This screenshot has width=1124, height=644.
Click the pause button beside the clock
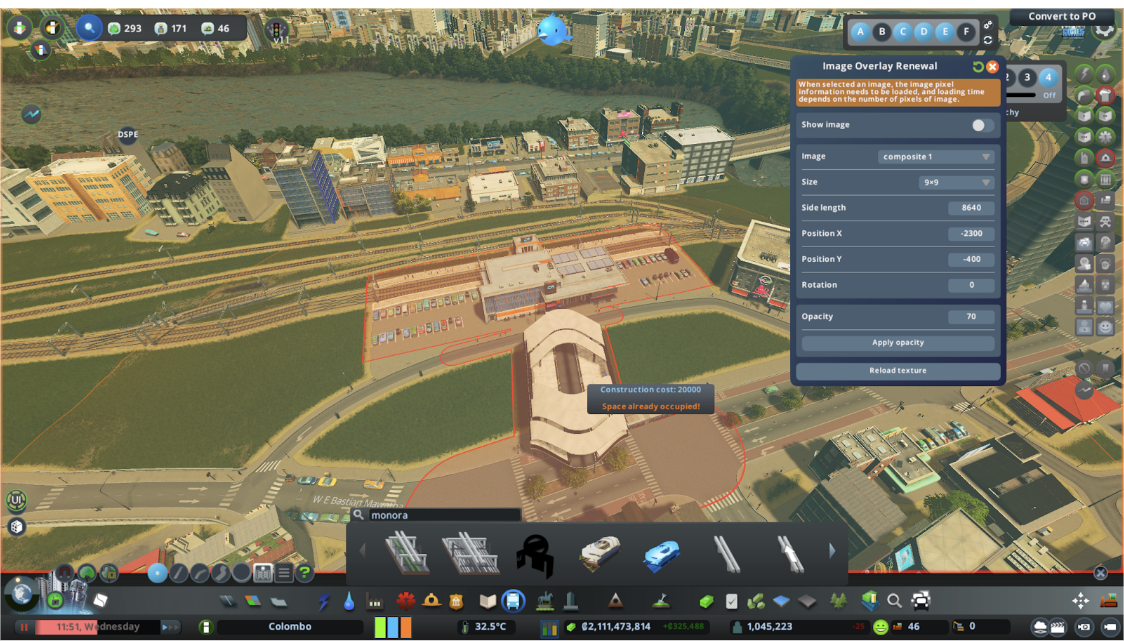24,627
